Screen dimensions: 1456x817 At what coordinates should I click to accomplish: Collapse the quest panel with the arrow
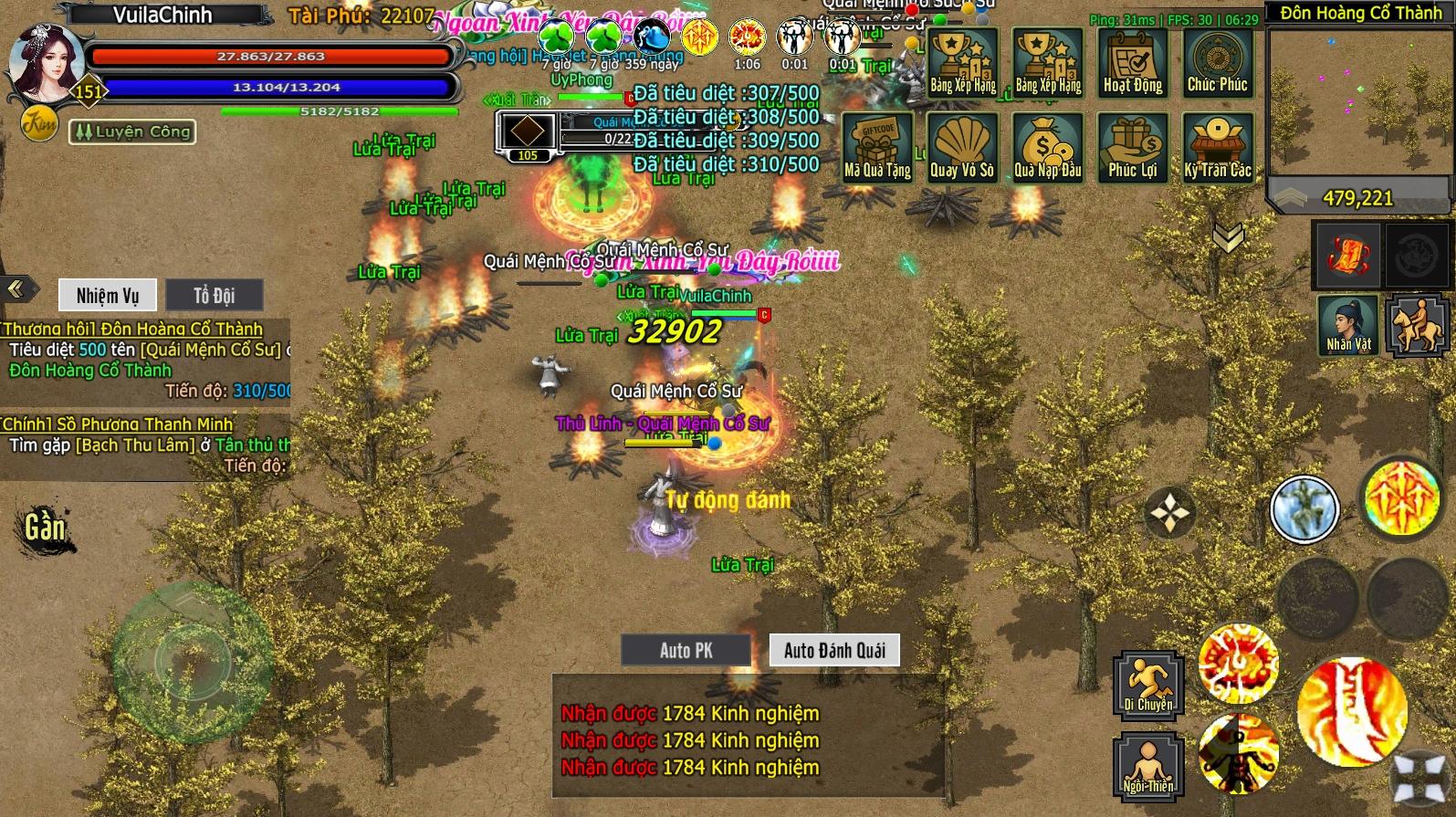[16, 289]
